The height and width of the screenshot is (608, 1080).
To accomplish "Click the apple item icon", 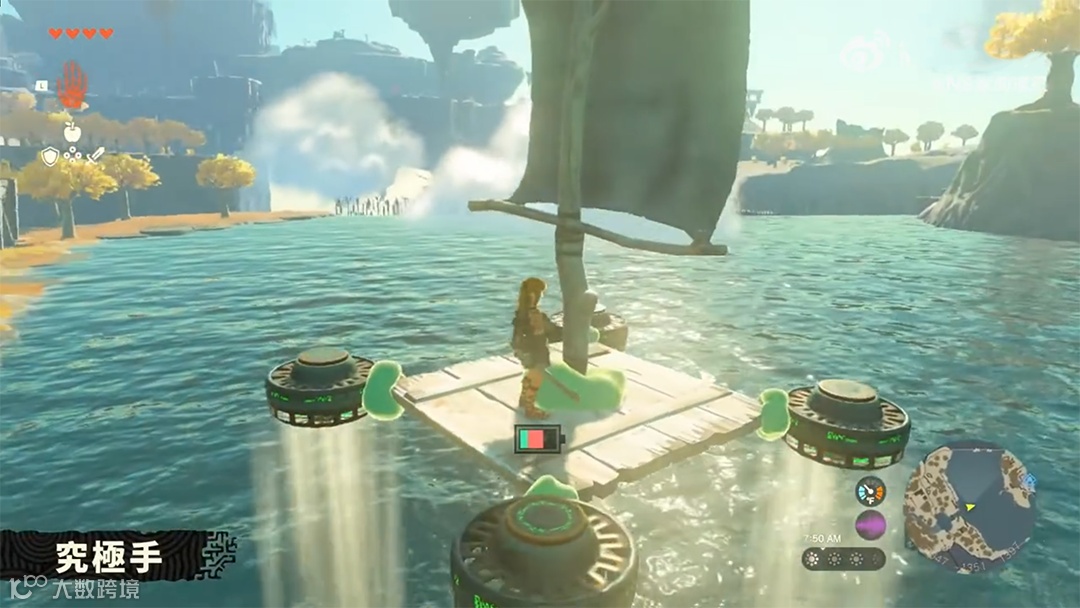I will (x=72, y=131).
